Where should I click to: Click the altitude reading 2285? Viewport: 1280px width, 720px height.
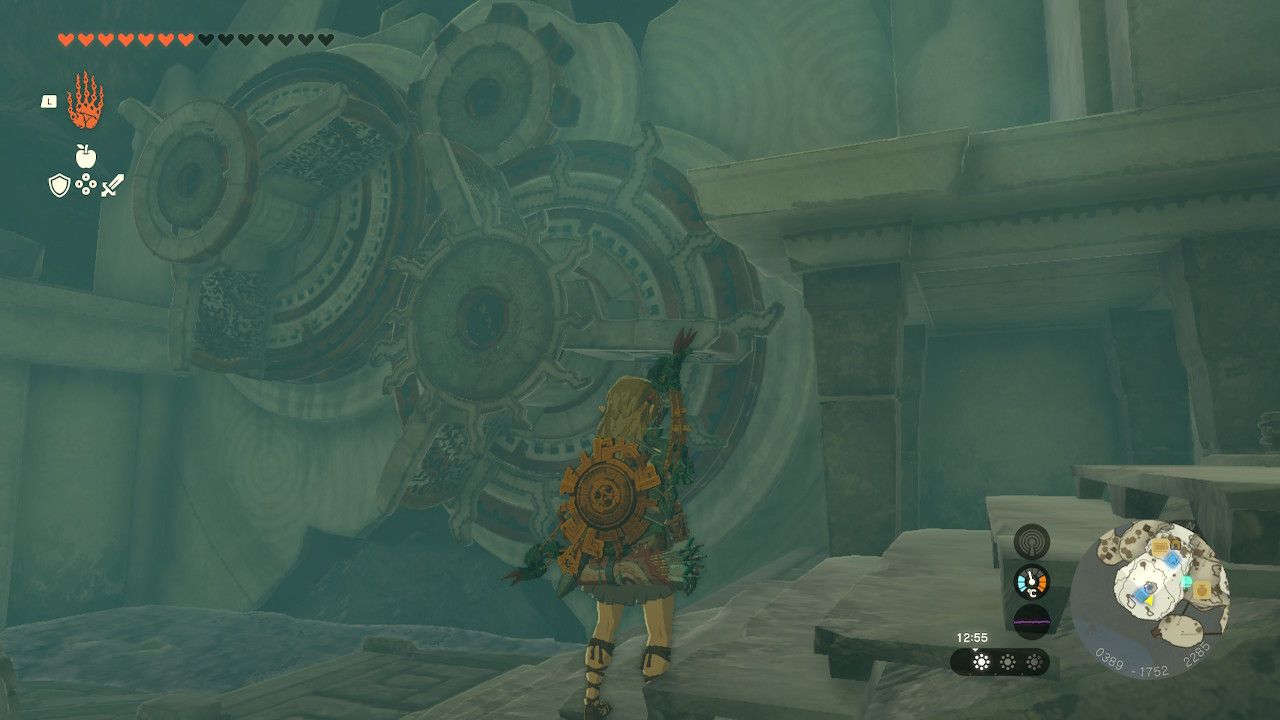[1198, 657]
